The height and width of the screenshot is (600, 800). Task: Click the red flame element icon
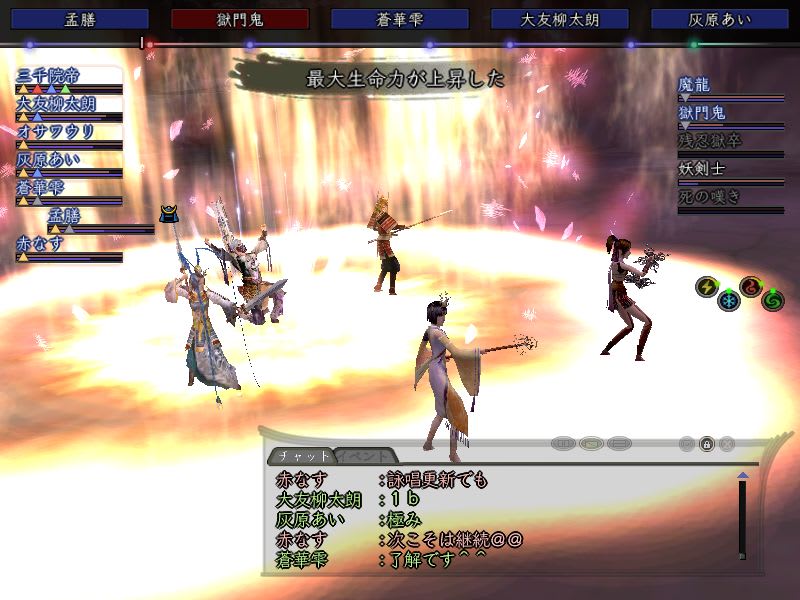[751, 287]
